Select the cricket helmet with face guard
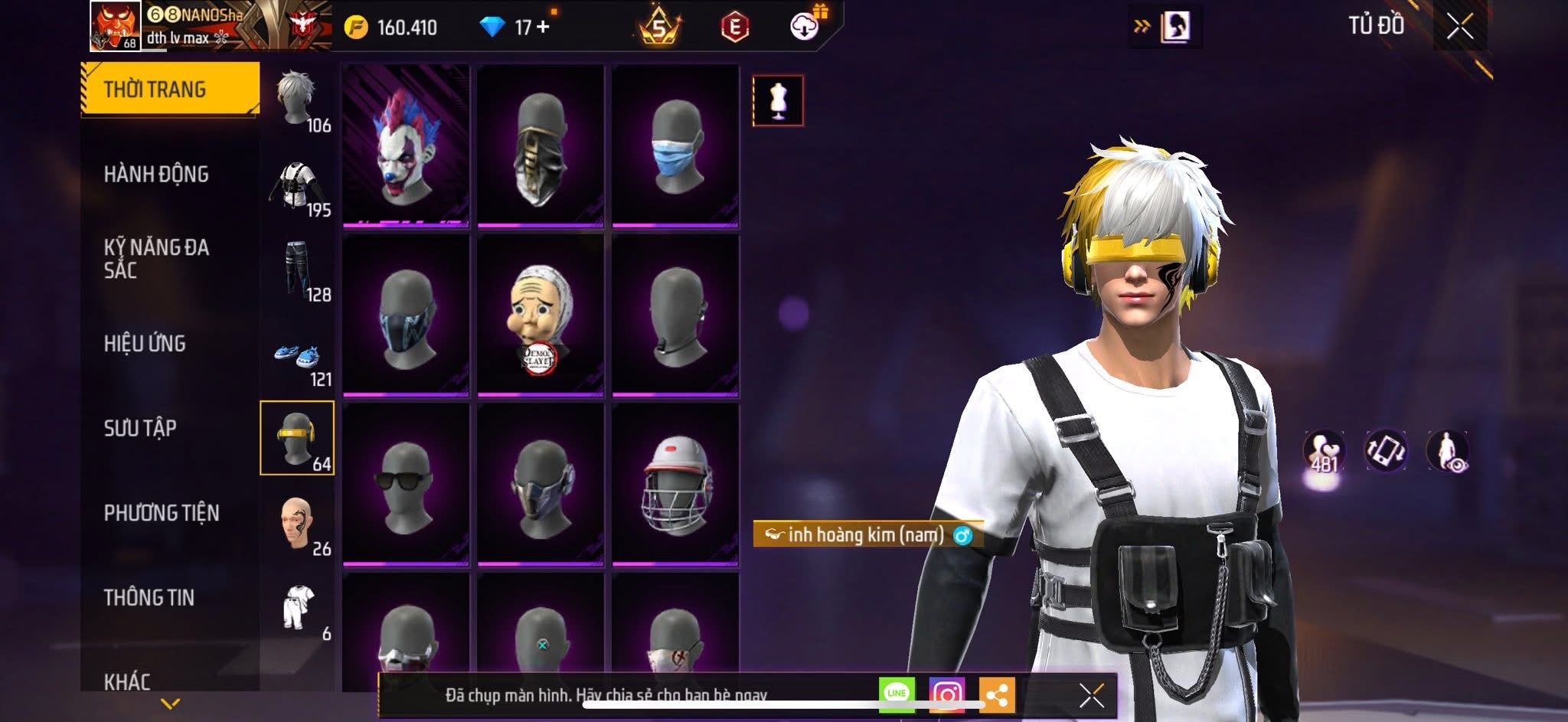The width and height of the screenshot is (1568, 722). pyautogui.click(x=675, y=485)
